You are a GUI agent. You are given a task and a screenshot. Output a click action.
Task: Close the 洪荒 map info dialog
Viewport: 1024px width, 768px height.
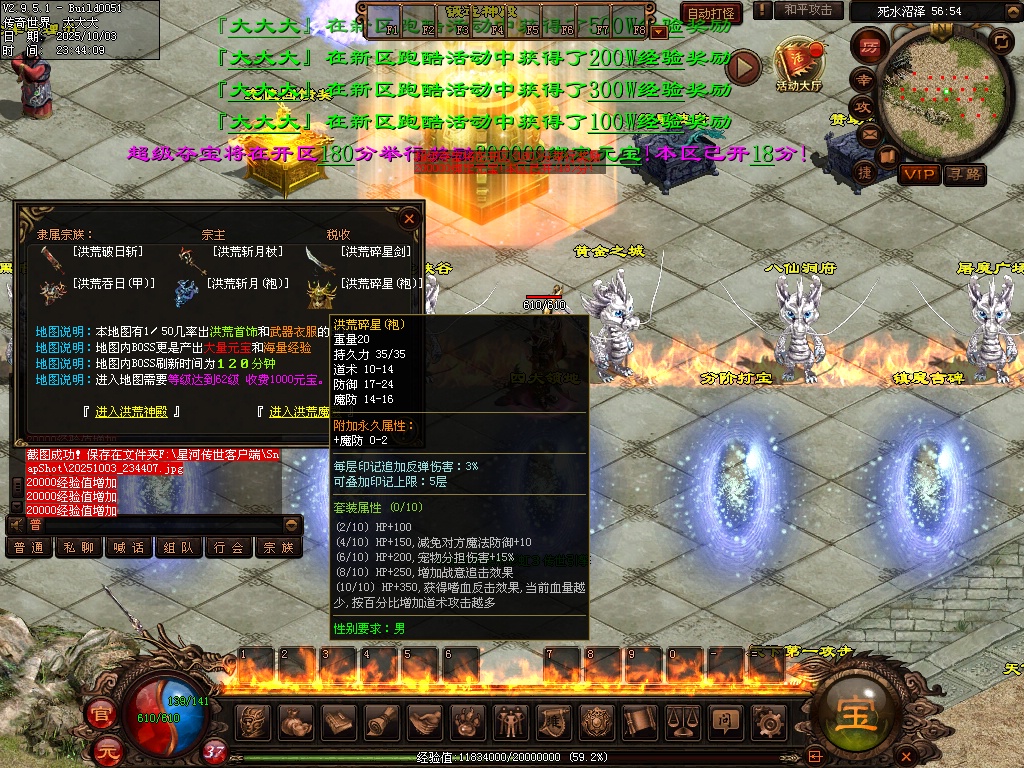(x=409, y=218)
